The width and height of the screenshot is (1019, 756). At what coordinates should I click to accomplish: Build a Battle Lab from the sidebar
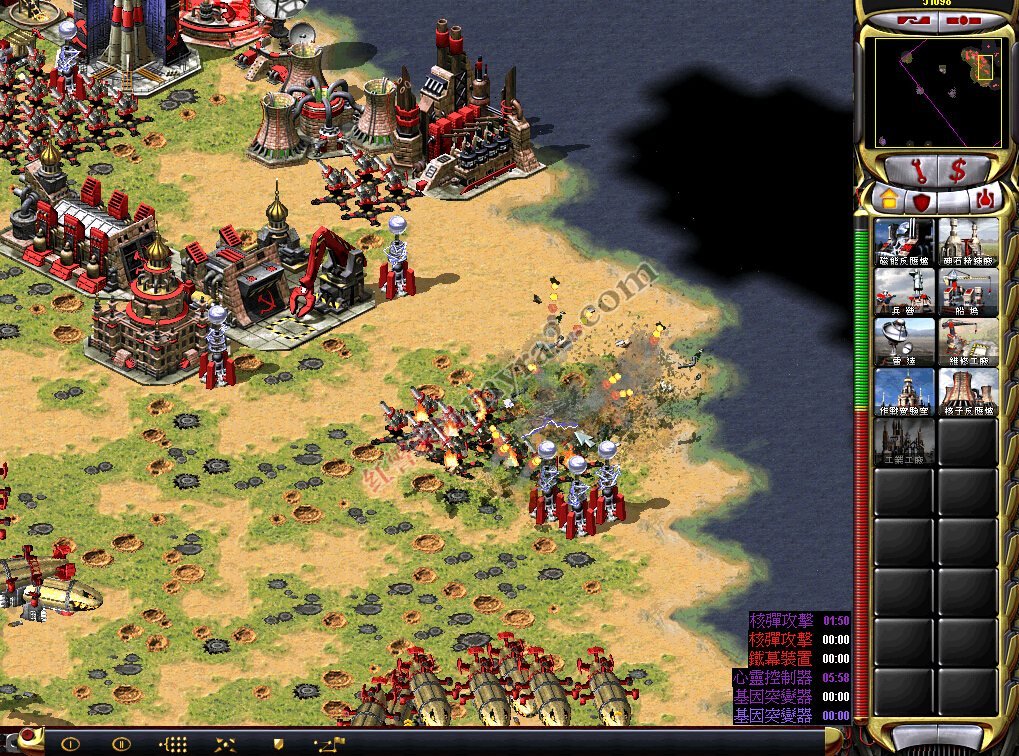pos(904,391)
